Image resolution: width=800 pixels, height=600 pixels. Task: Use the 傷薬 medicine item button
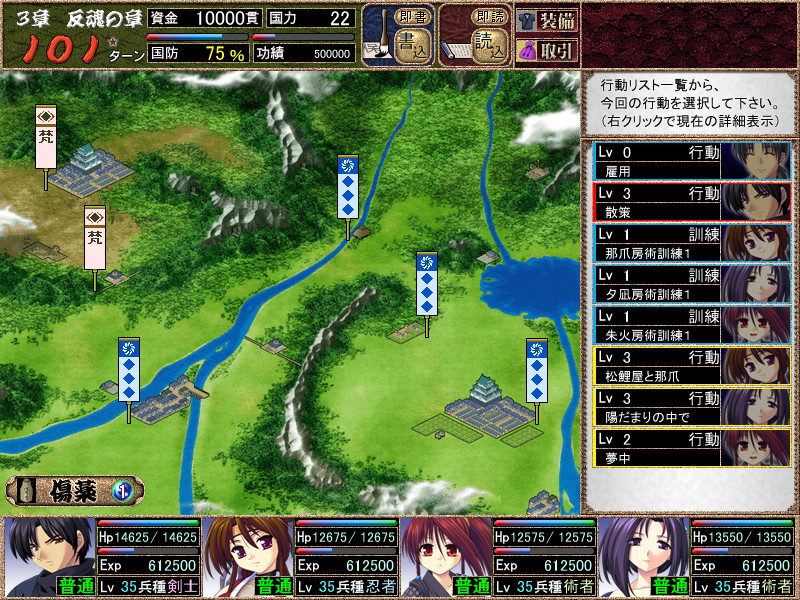point(75,490)
